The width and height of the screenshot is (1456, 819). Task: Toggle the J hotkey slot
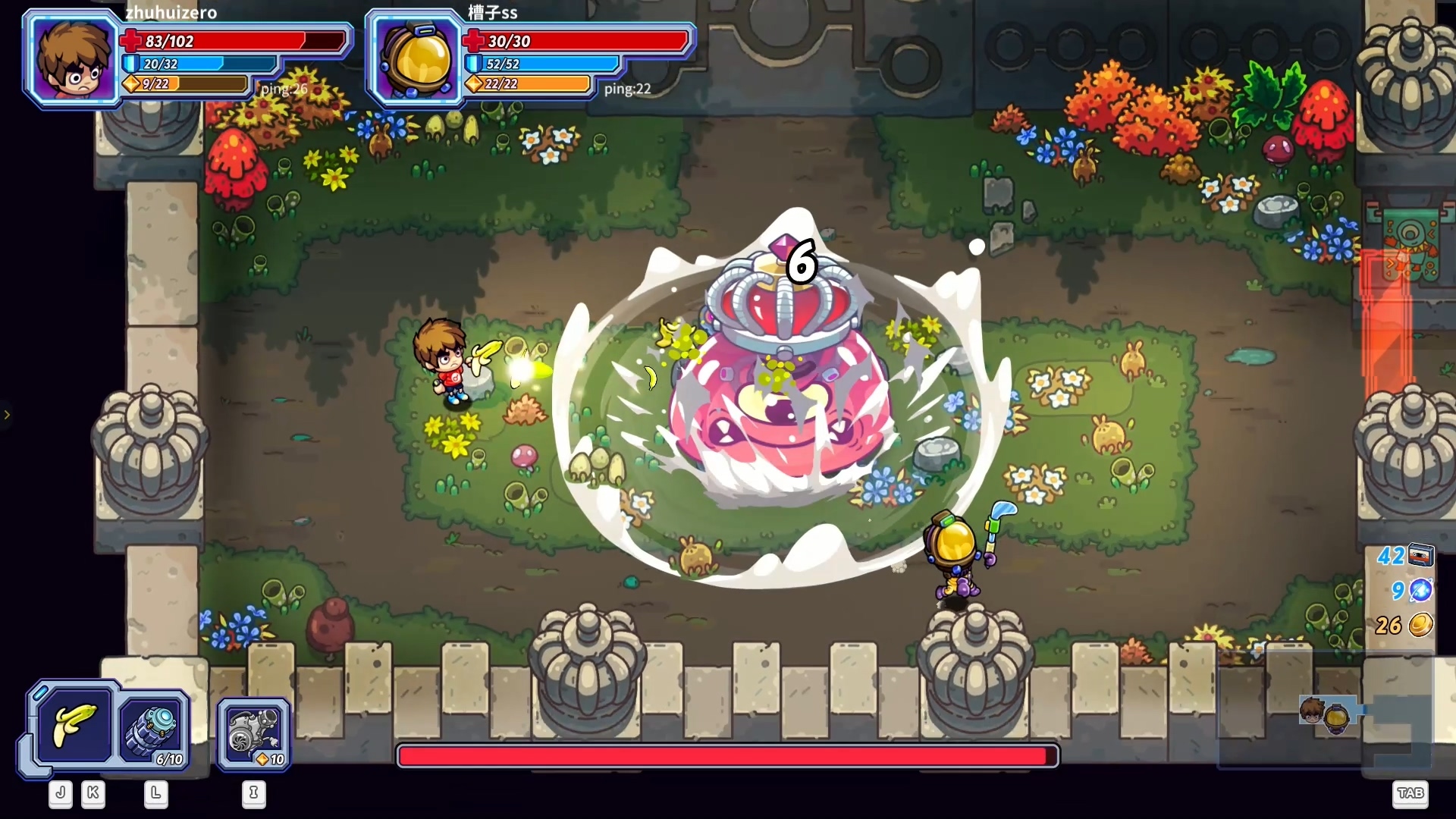[x=60, y=794]
